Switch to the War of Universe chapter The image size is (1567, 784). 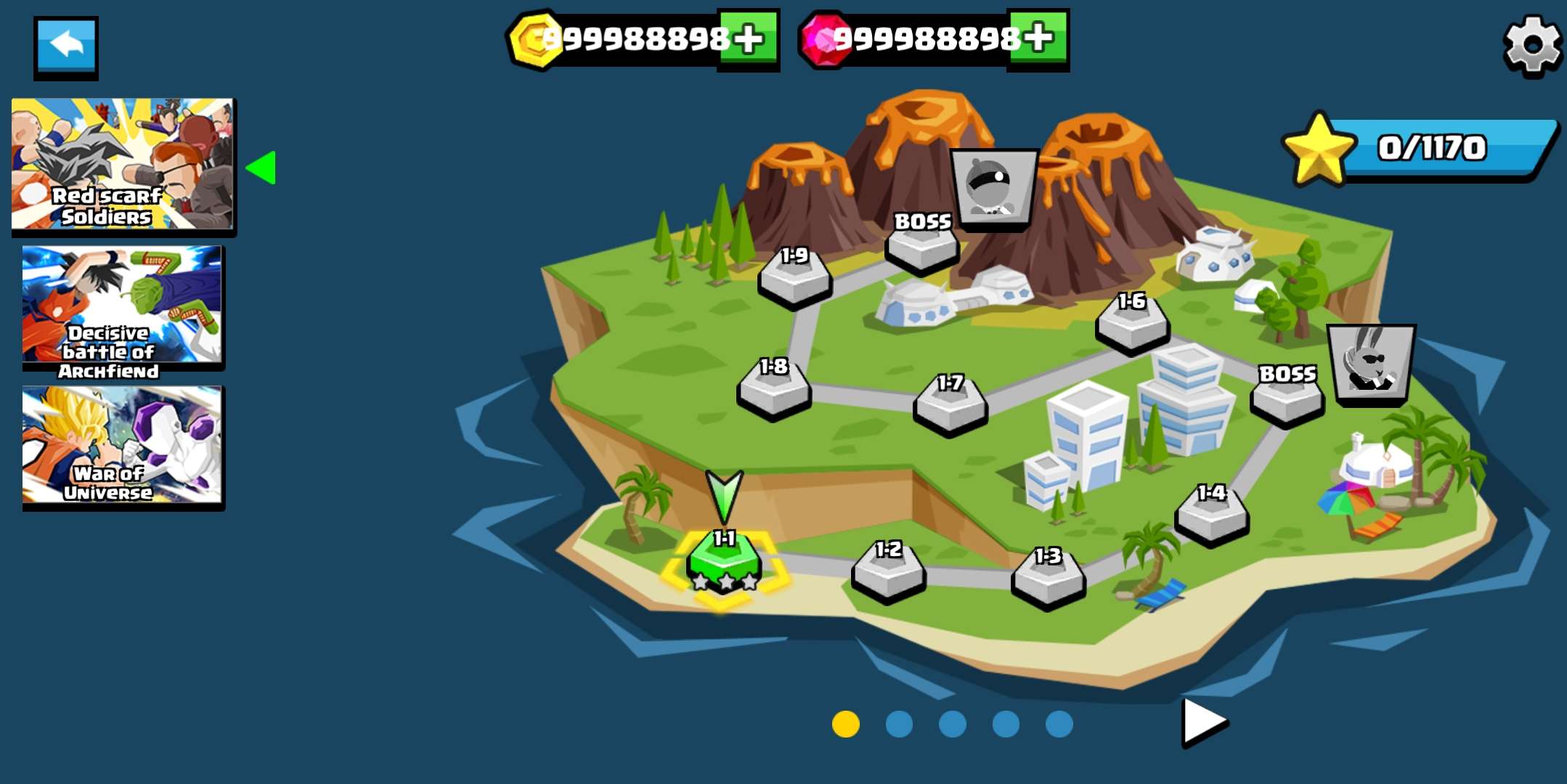coord(123,446)
